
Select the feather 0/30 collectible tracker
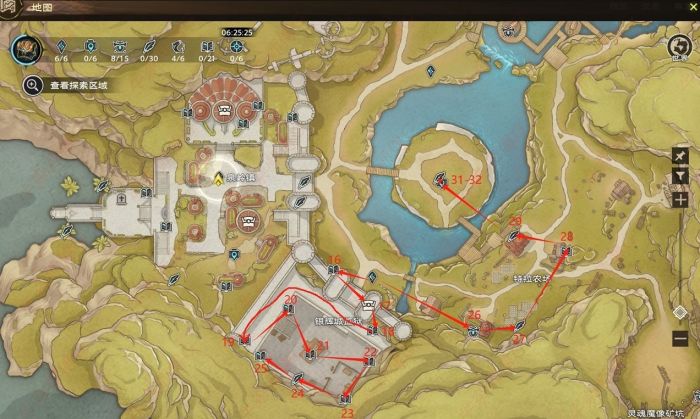pos(149,47)
